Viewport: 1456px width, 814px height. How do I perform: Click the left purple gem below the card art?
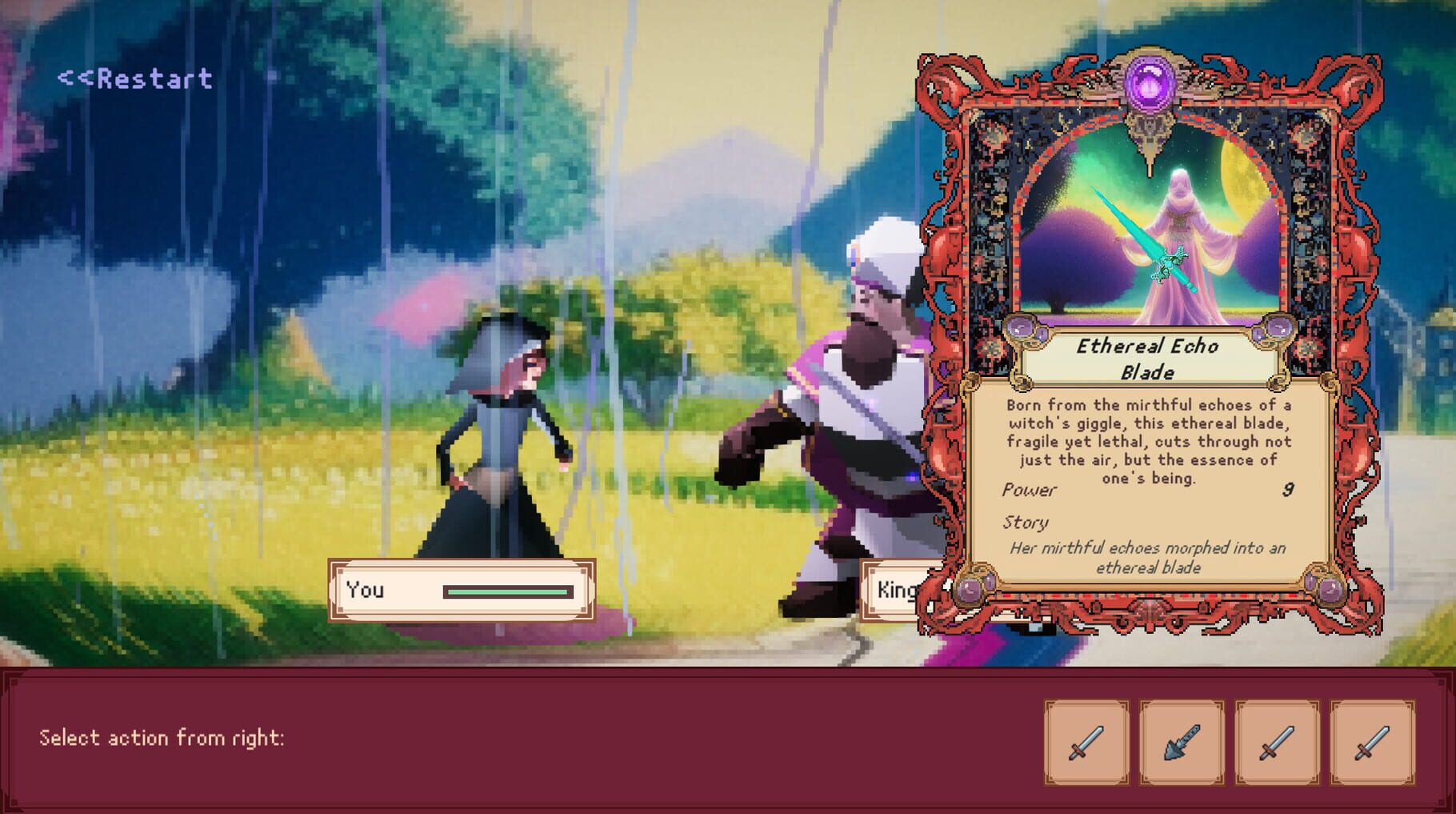click(1026, 331)
